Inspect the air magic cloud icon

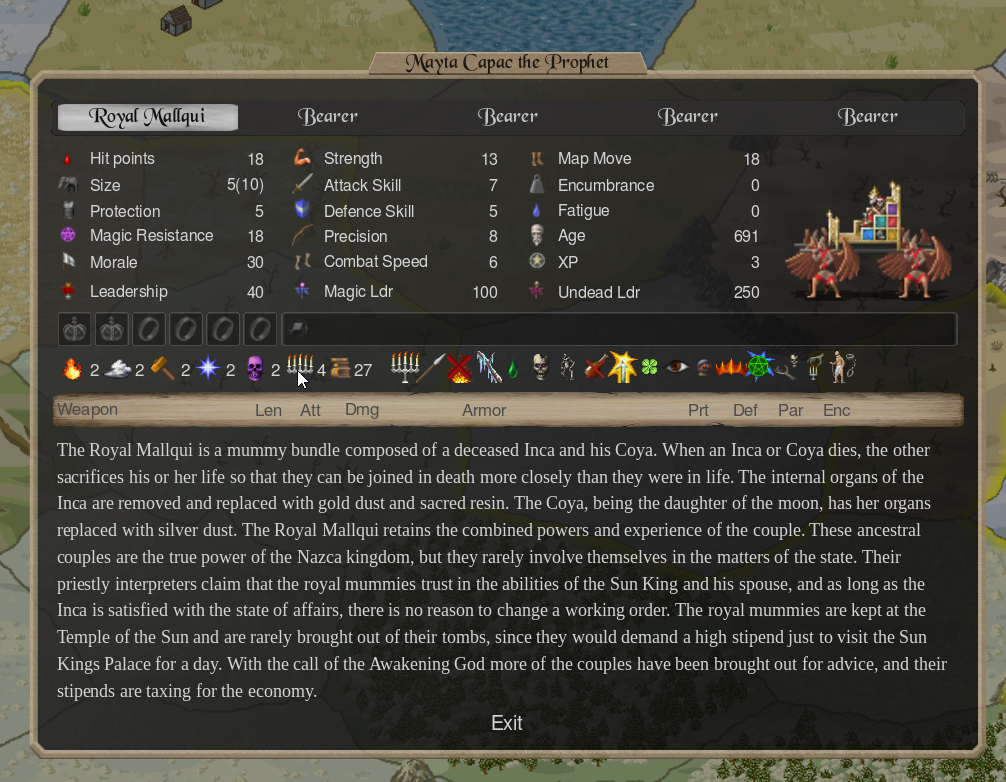click(x=117, y=369)
